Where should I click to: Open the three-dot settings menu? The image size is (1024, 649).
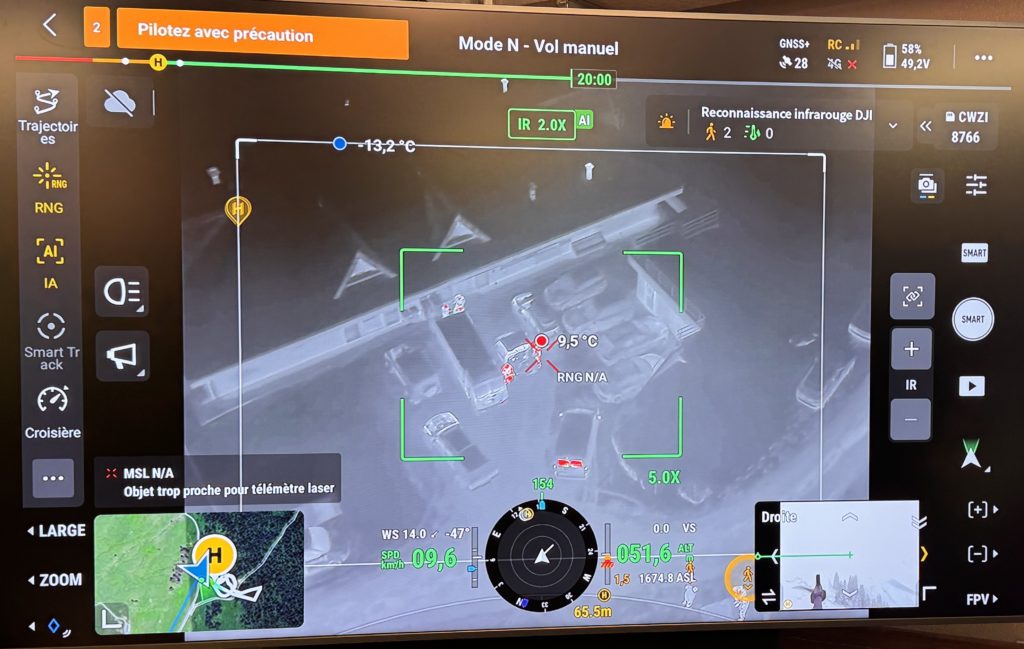[983, 57]
